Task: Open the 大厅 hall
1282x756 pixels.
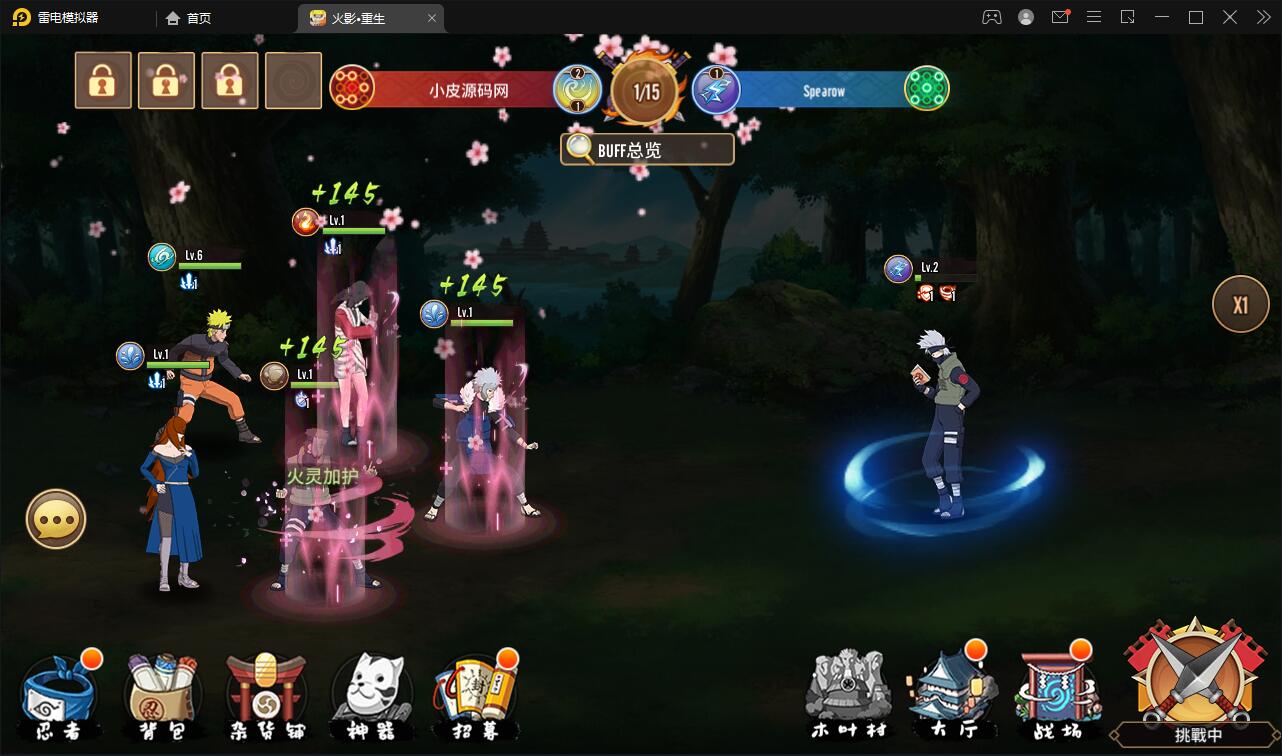Action: point(952,692)
